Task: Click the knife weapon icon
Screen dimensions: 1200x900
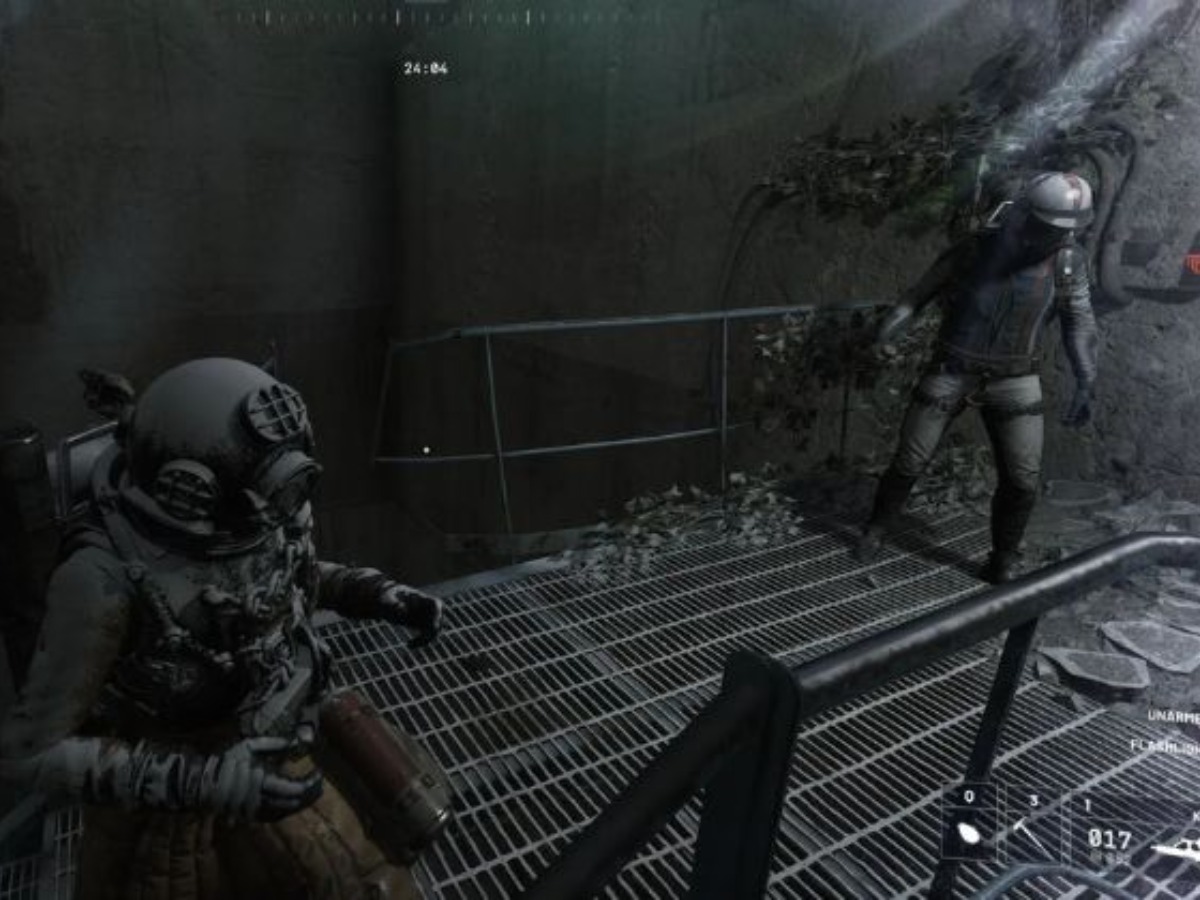Action: tap(1176, 850)
